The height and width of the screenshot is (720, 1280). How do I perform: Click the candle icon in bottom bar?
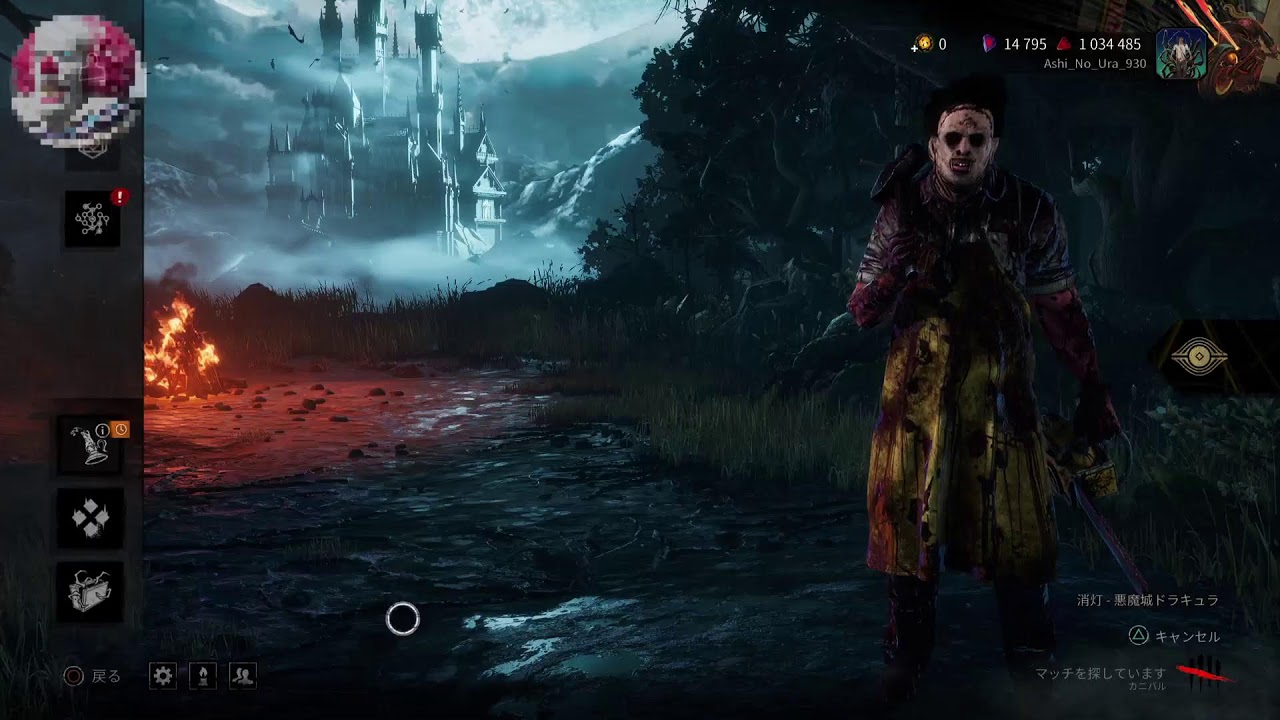203,676
